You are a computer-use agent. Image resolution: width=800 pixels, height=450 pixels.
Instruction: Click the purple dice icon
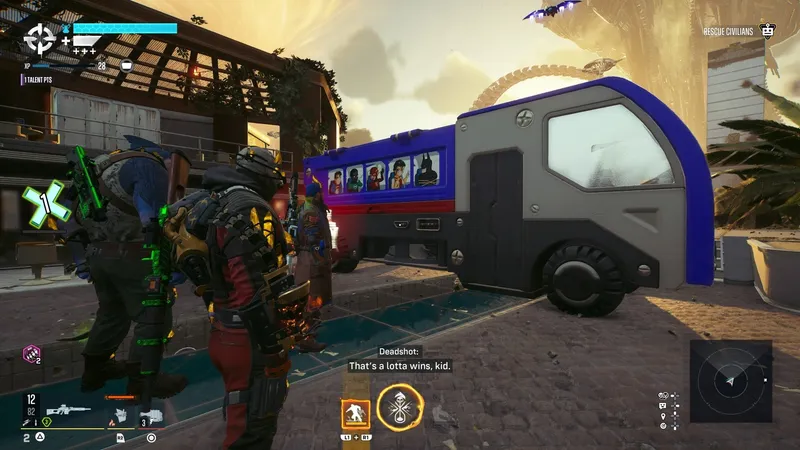tap(31, 353)
